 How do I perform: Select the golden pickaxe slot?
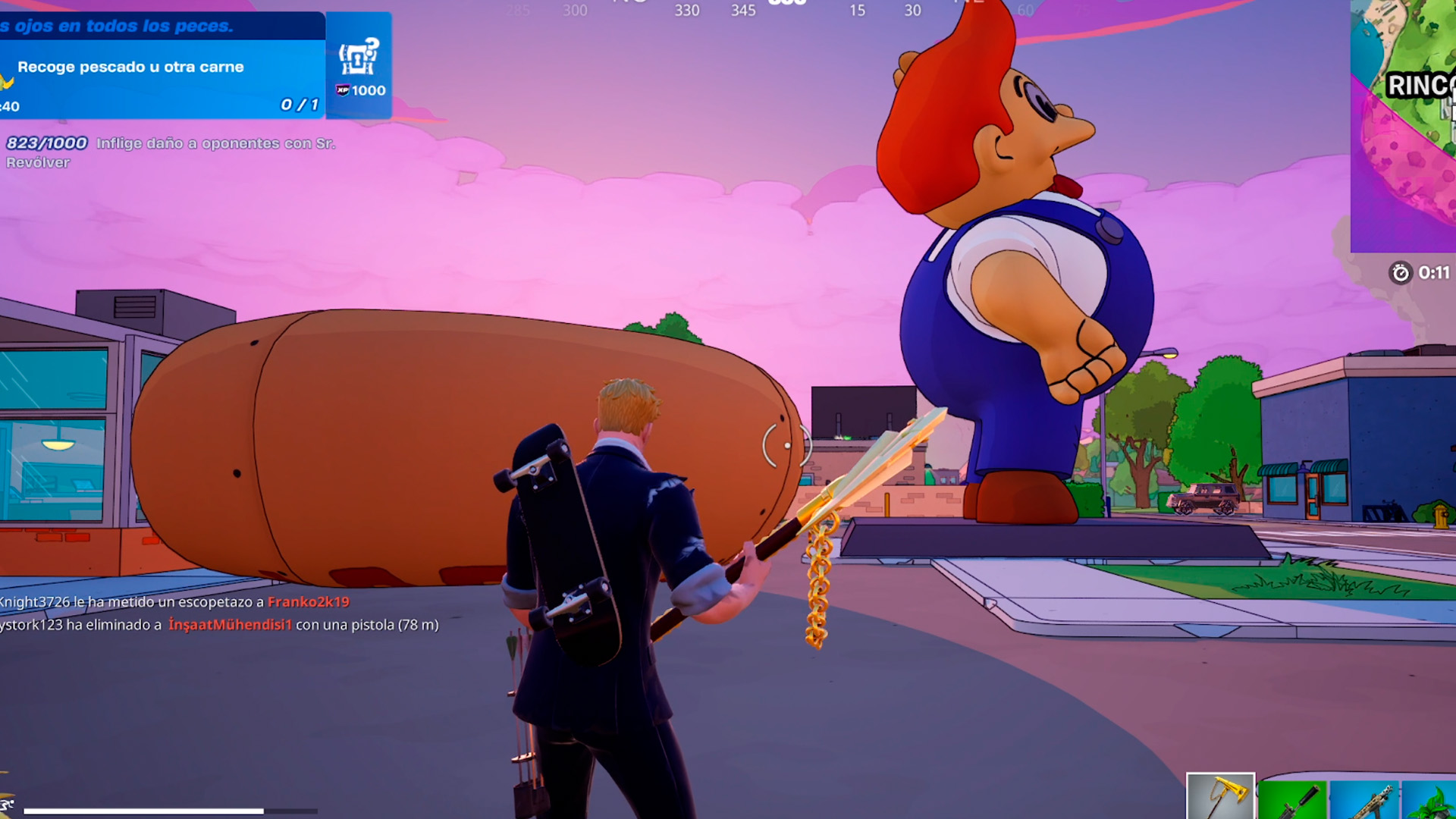[x=1220, y=798]
